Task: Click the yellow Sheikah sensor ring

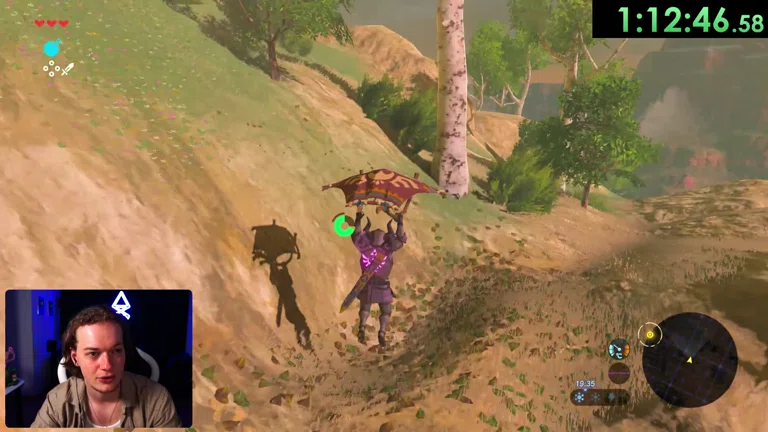Action: pyautogui.click(x=650, y=334)
